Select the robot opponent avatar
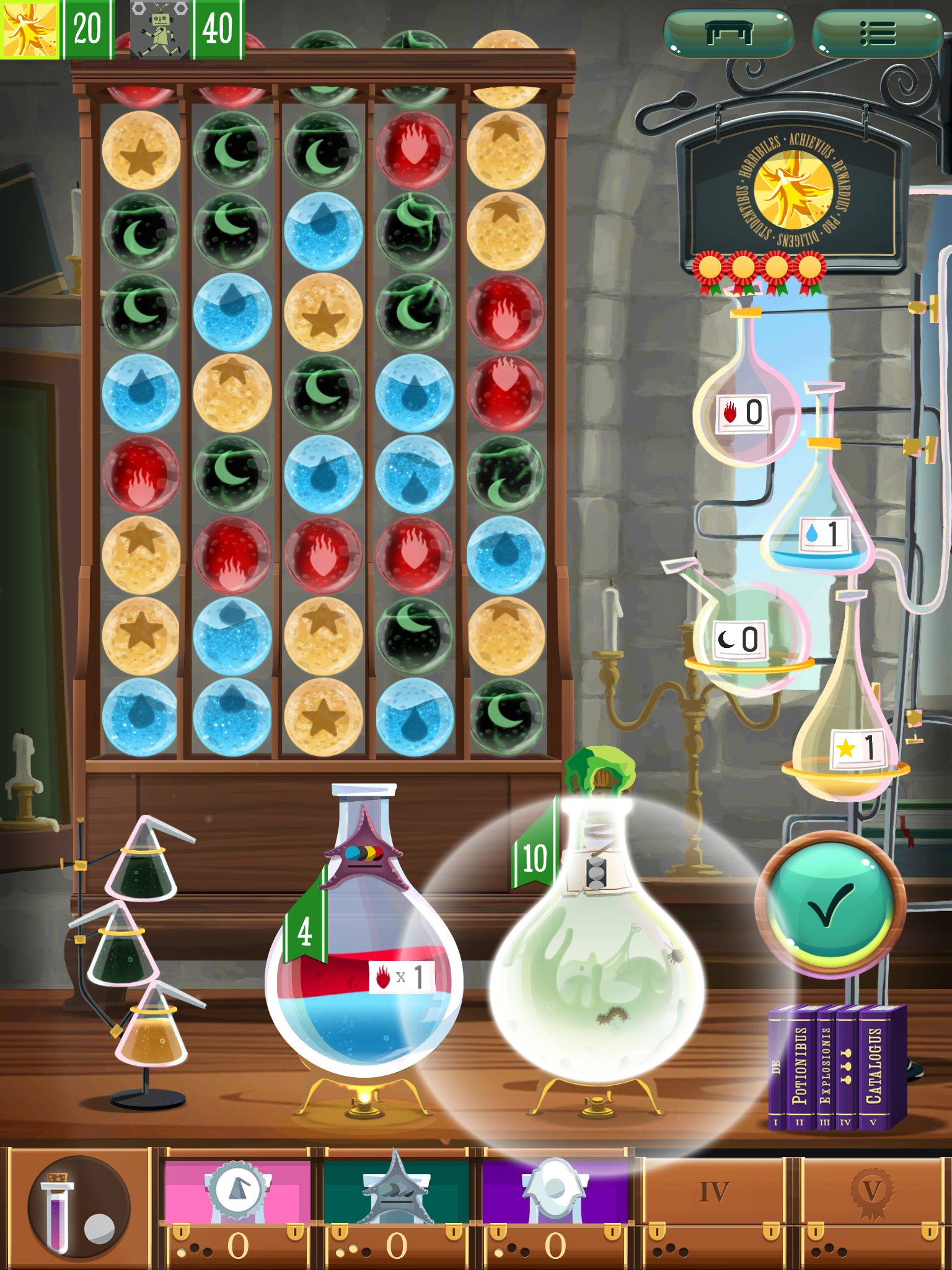 pyautogui.click(x=160, y=29)
